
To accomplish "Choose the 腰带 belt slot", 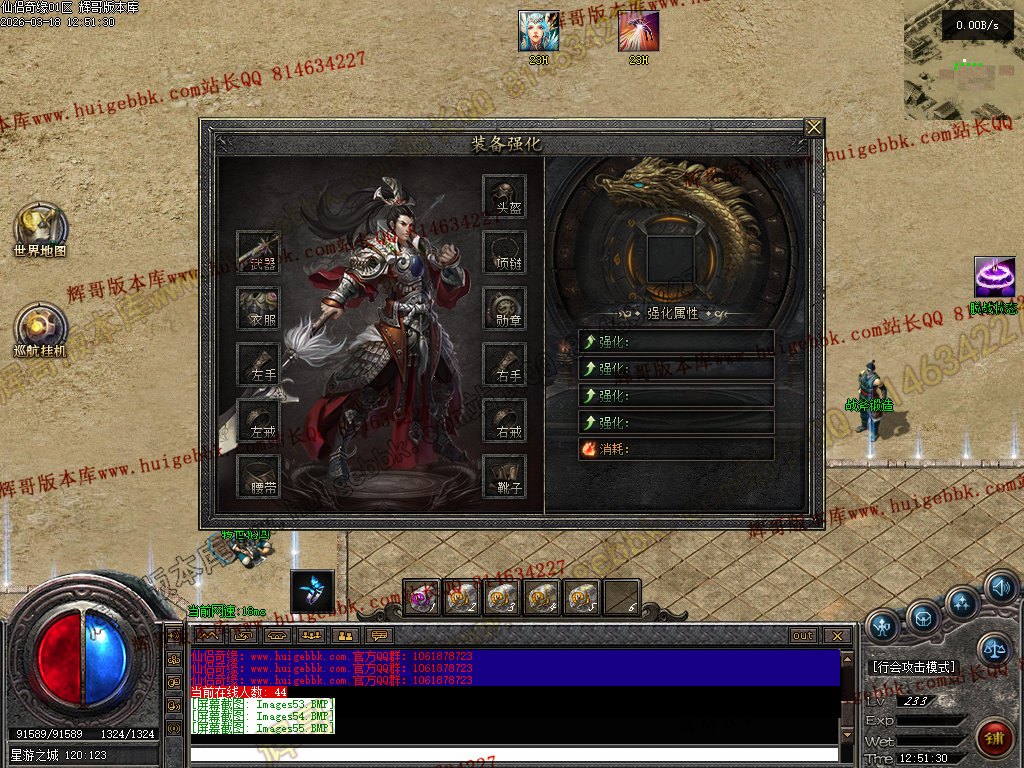I will coord(258,476).
